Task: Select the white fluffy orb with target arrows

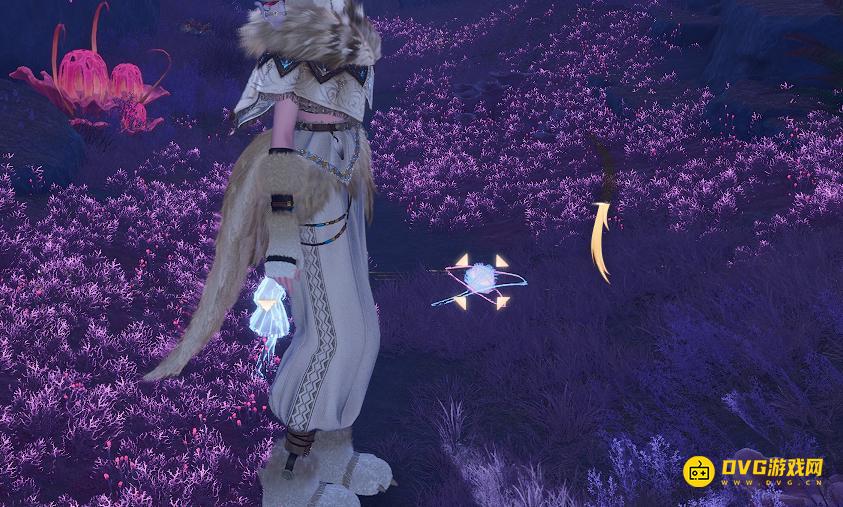Action: pos(481,281)
